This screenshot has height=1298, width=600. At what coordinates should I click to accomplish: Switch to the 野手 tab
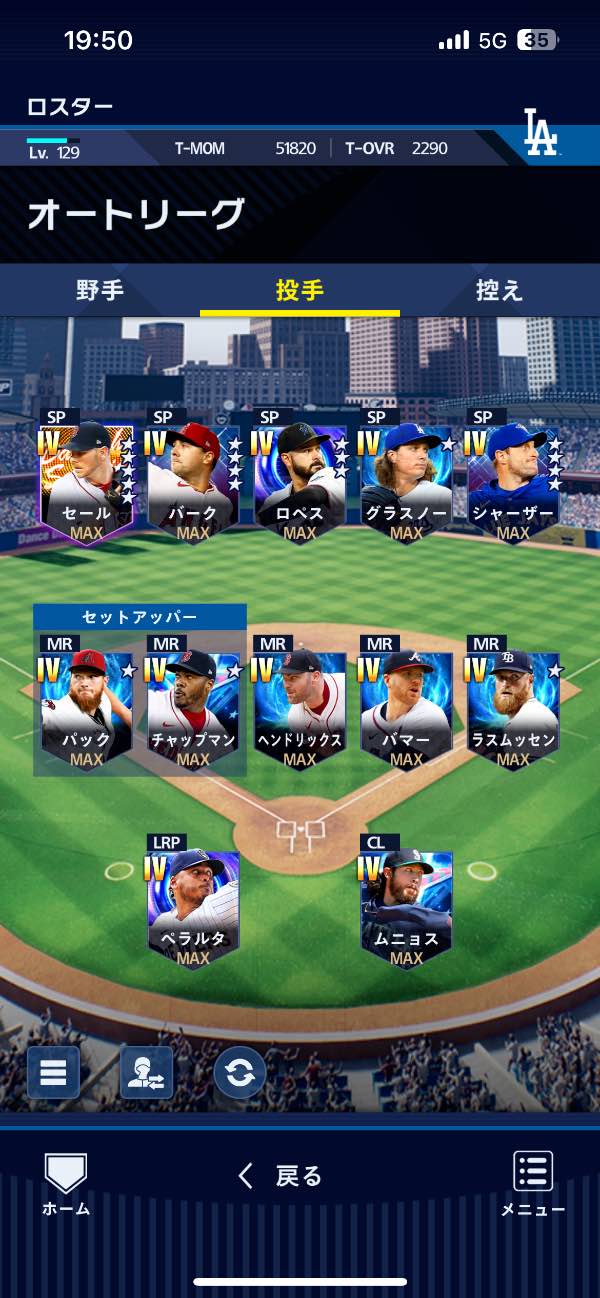tap(100, 291)
